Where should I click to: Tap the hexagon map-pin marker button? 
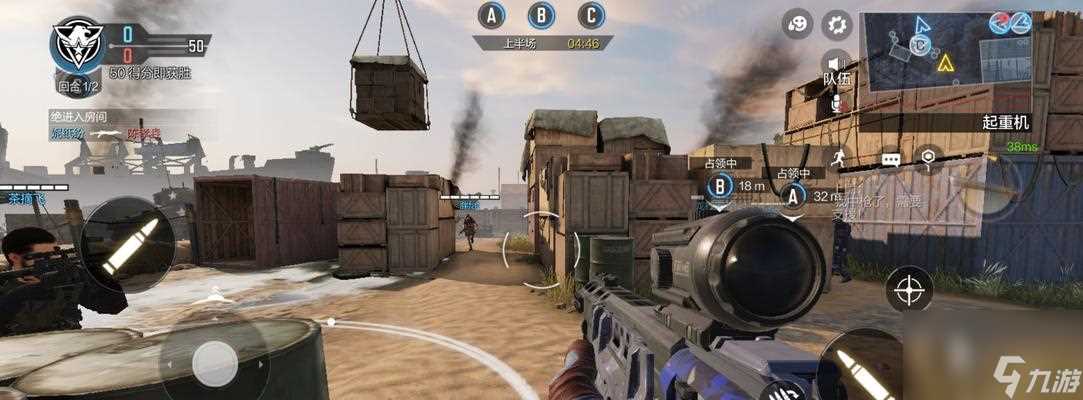click(929, 157)
